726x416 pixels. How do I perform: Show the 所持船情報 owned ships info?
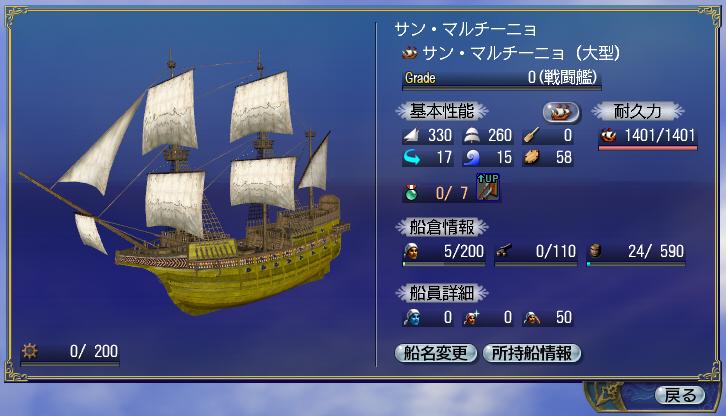(x=532, y=352)
